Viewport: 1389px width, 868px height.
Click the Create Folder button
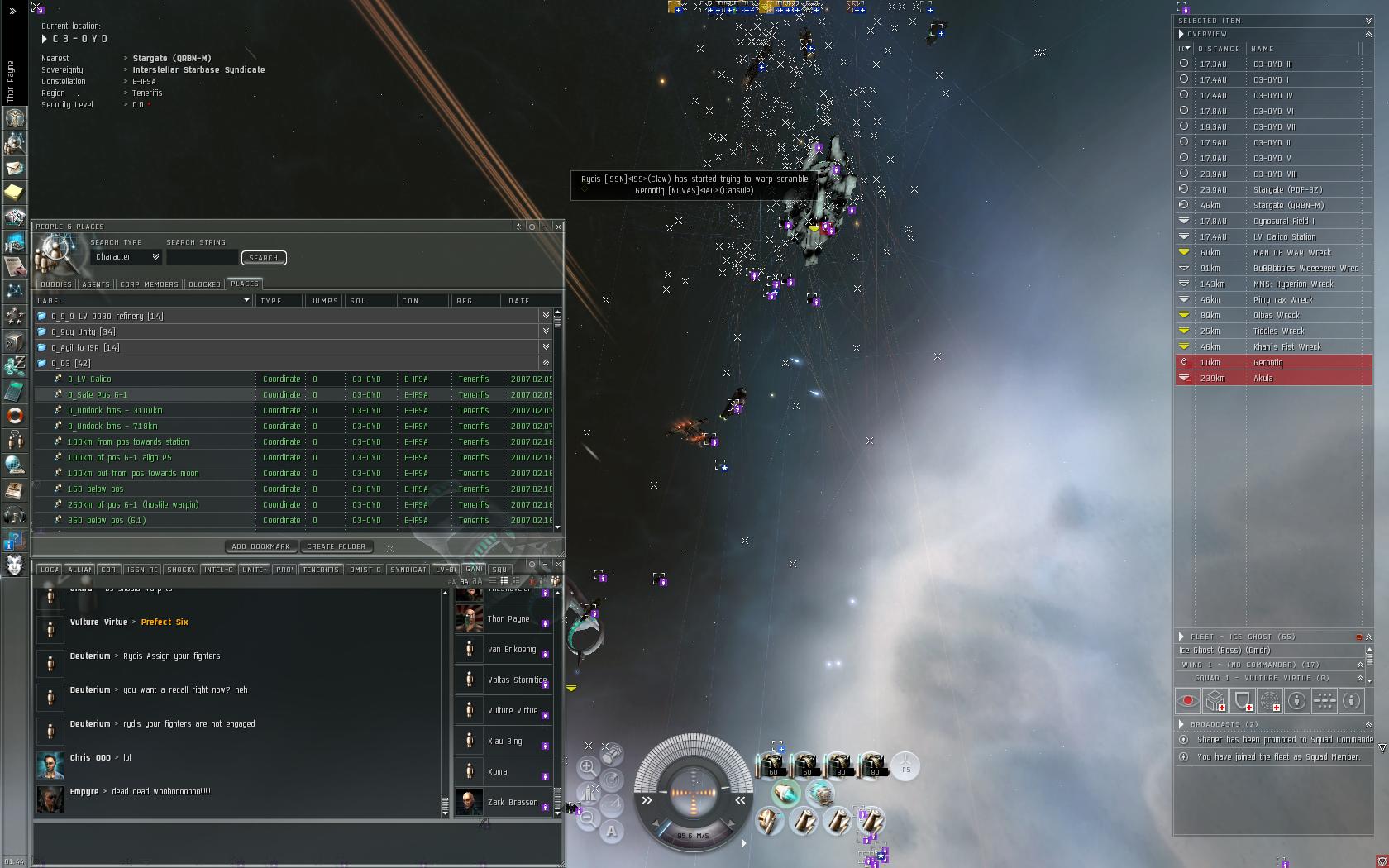[336, 546]
